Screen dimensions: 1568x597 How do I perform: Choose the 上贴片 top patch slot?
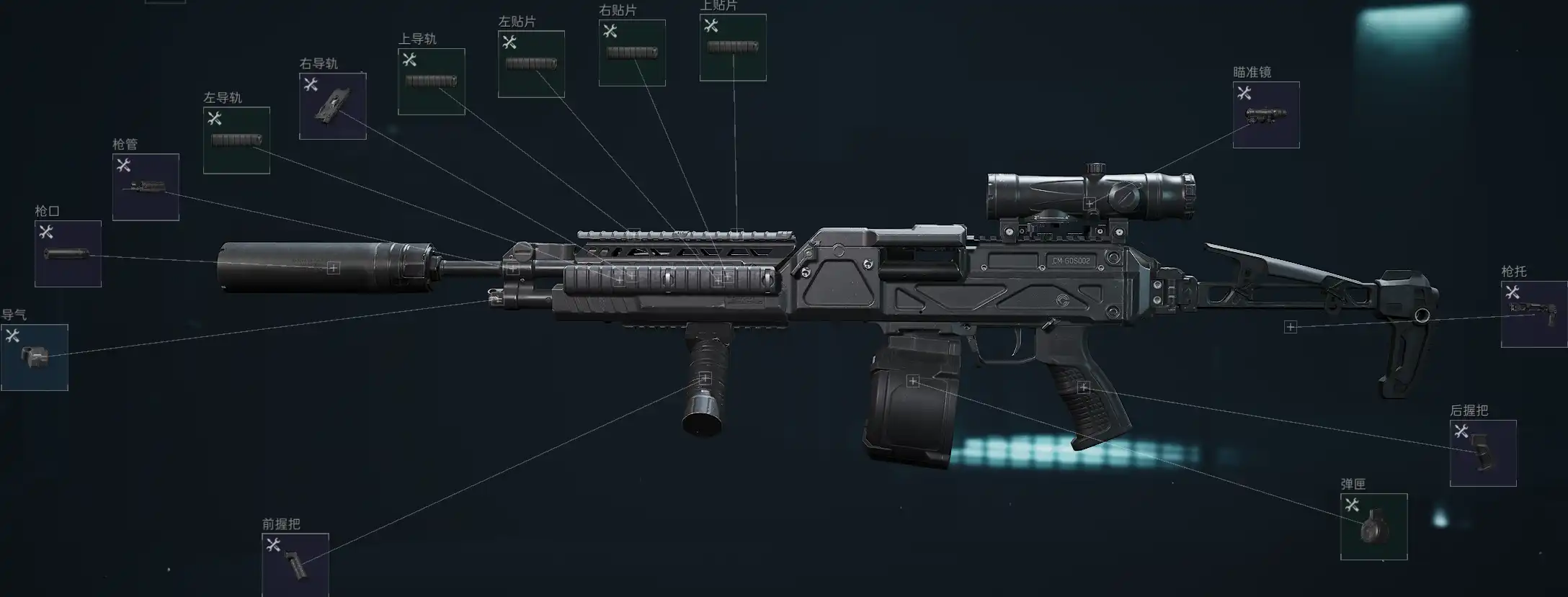tap(733, 48)
